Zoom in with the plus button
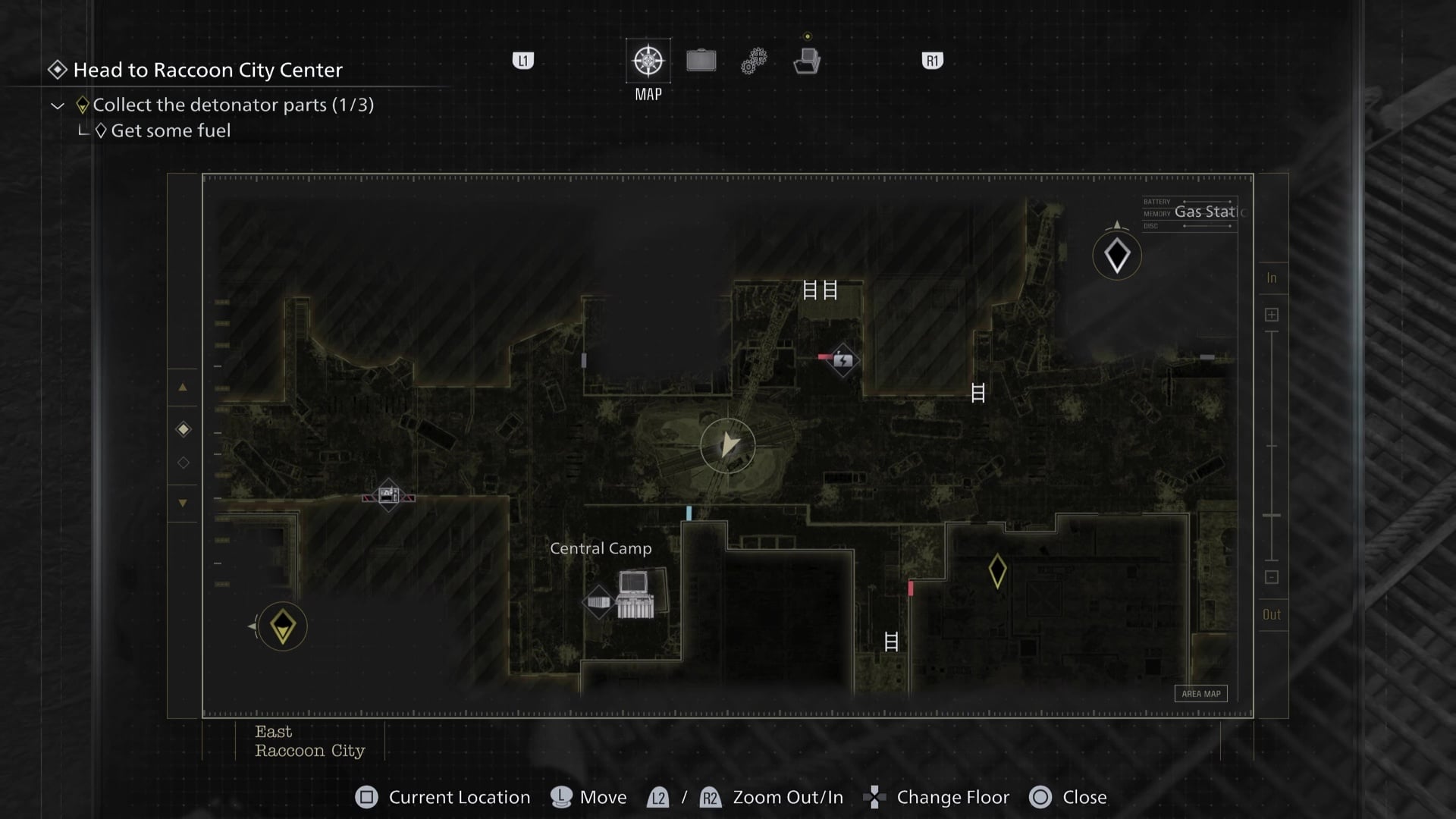 (1272, 315)
